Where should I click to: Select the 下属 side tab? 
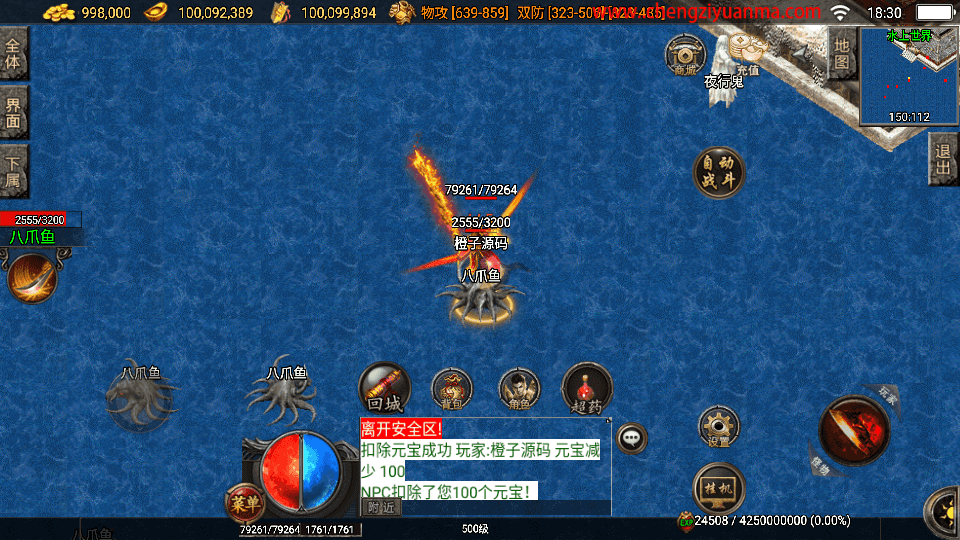point(13,171)
